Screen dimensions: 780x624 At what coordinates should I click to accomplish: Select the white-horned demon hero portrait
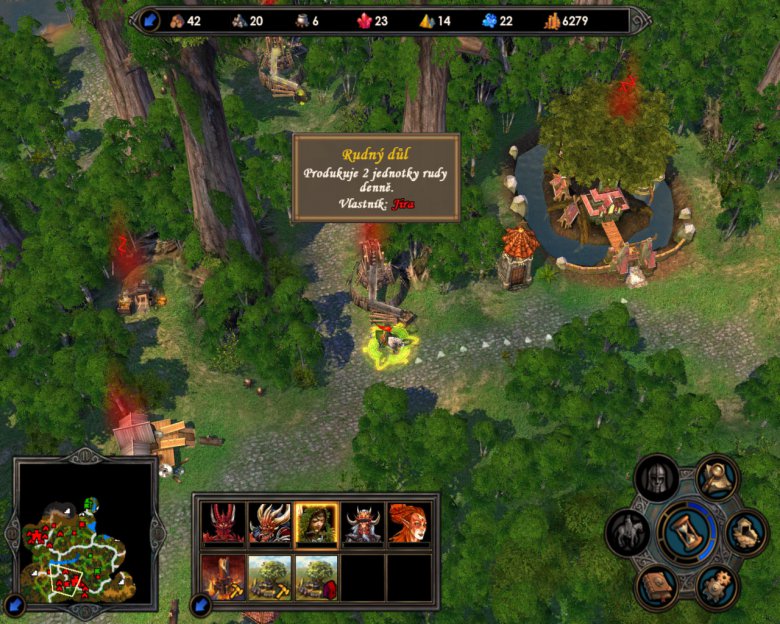[269, 523]
